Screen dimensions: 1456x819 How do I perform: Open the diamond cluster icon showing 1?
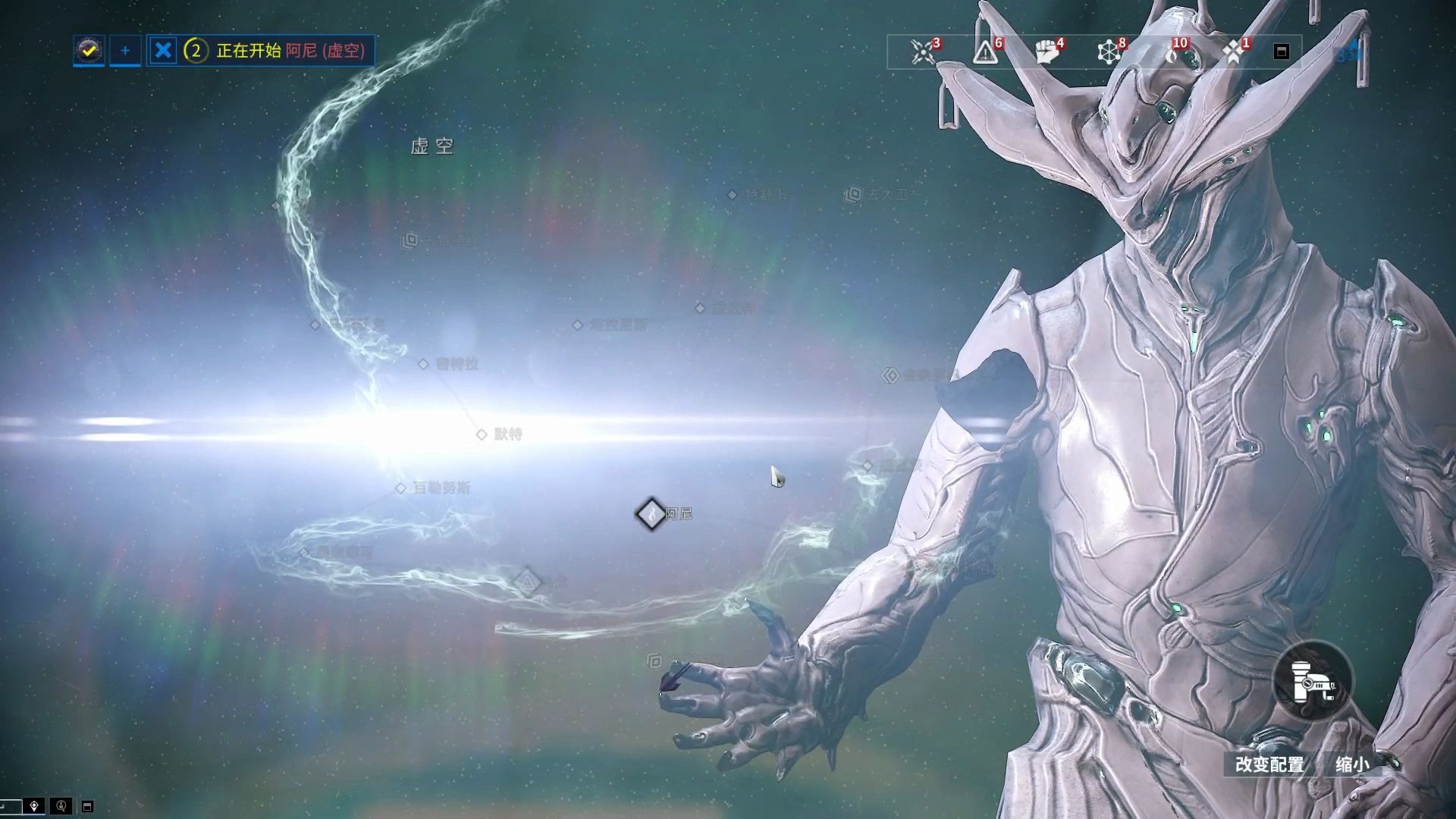pyautogui.click(x=1234, y=52)
